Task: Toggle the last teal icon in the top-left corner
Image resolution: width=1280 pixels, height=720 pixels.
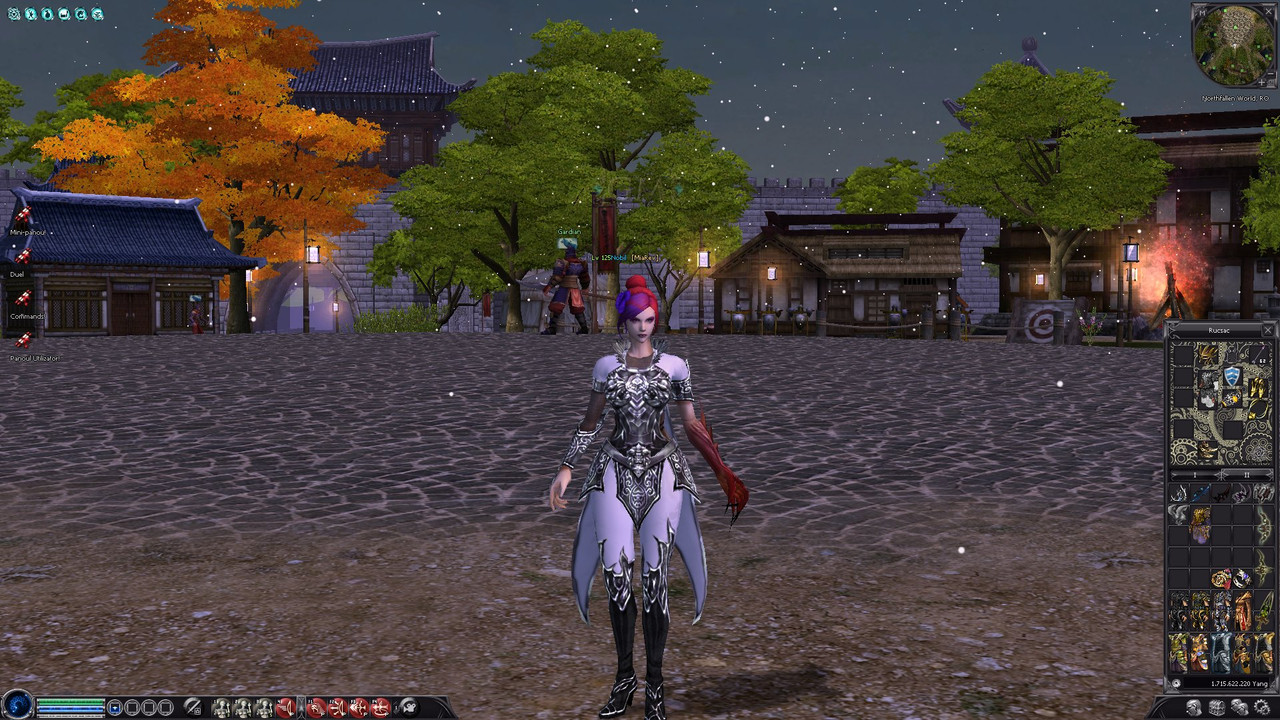Action: 97,13
